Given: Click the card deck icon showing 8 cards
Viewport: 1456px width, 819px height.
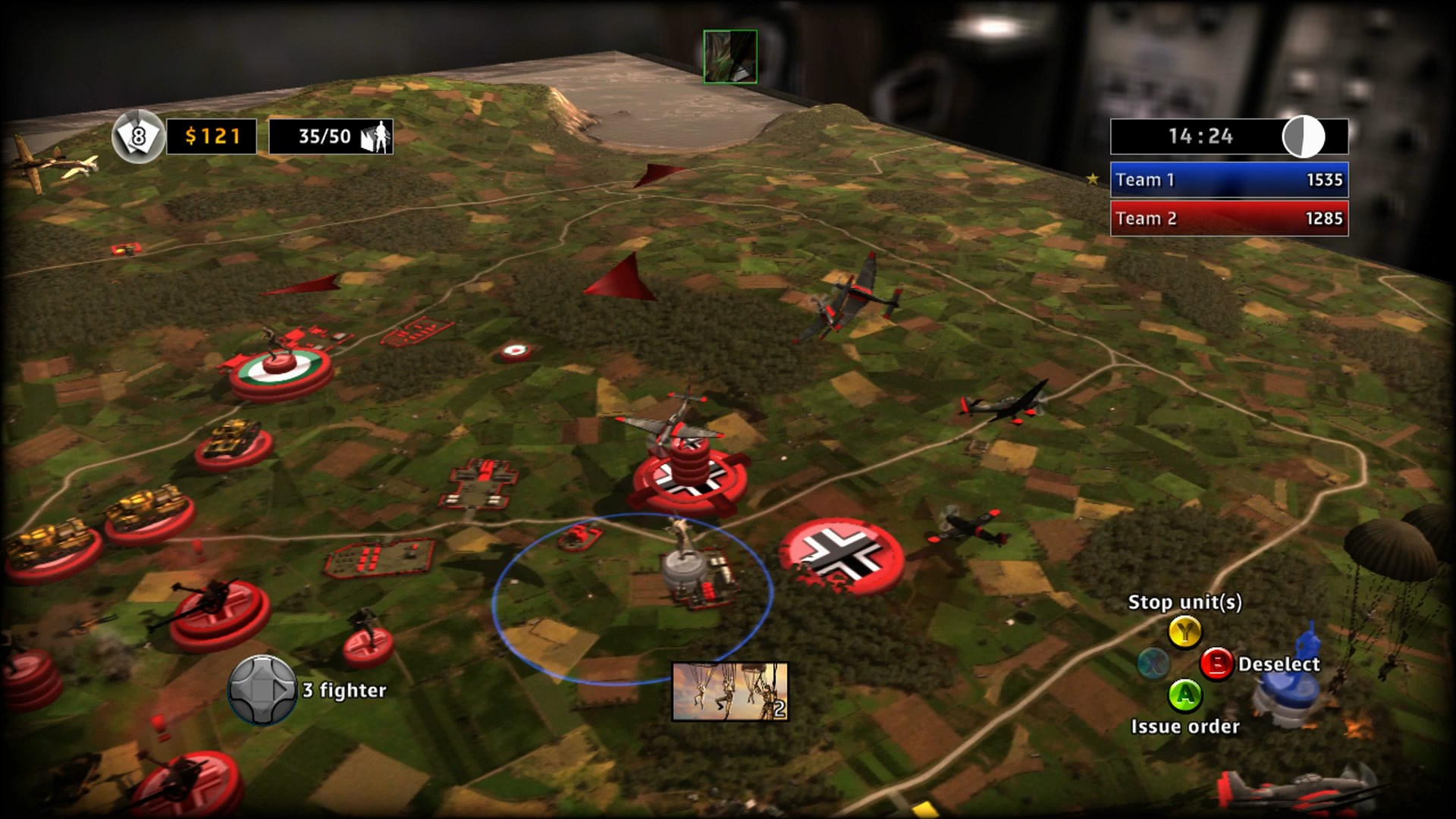Looking at the screenshot, I should pos(139,136).
